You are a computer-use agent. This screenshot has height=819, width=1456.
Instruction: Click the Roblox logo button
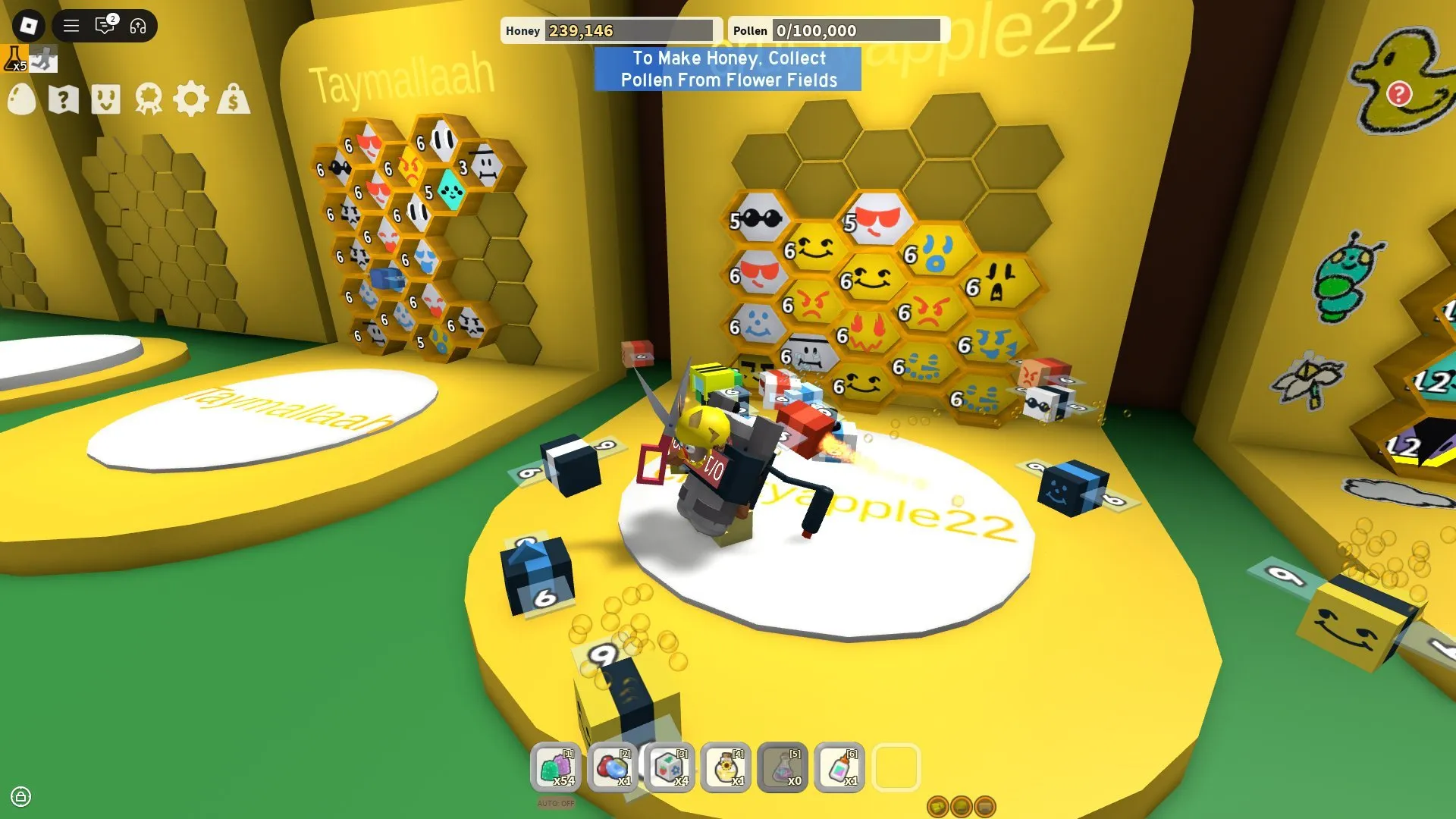(x=28, y=26)
